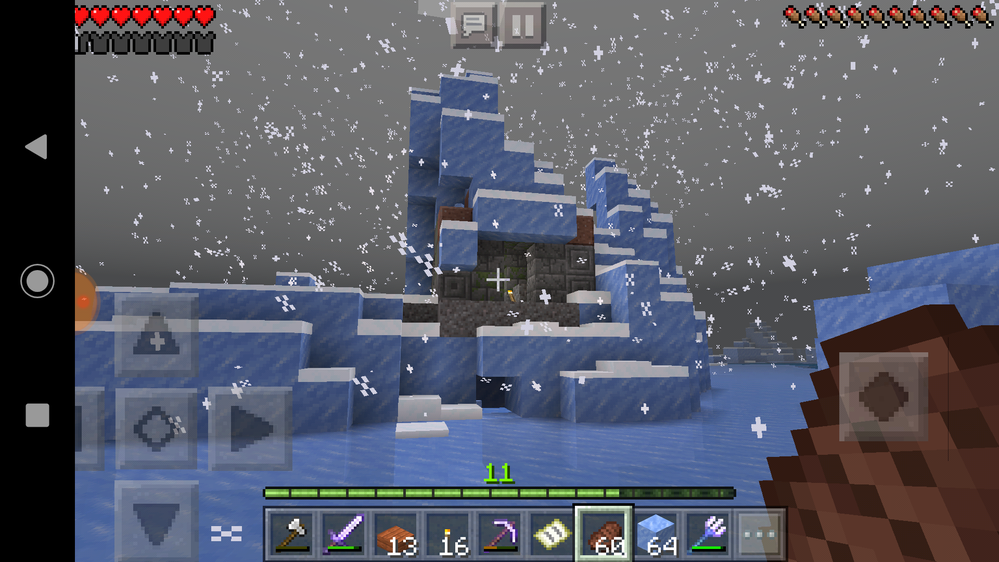Viewport: 999px width, 562px height.
Task: Open the chat window
Action: (474, 23)
